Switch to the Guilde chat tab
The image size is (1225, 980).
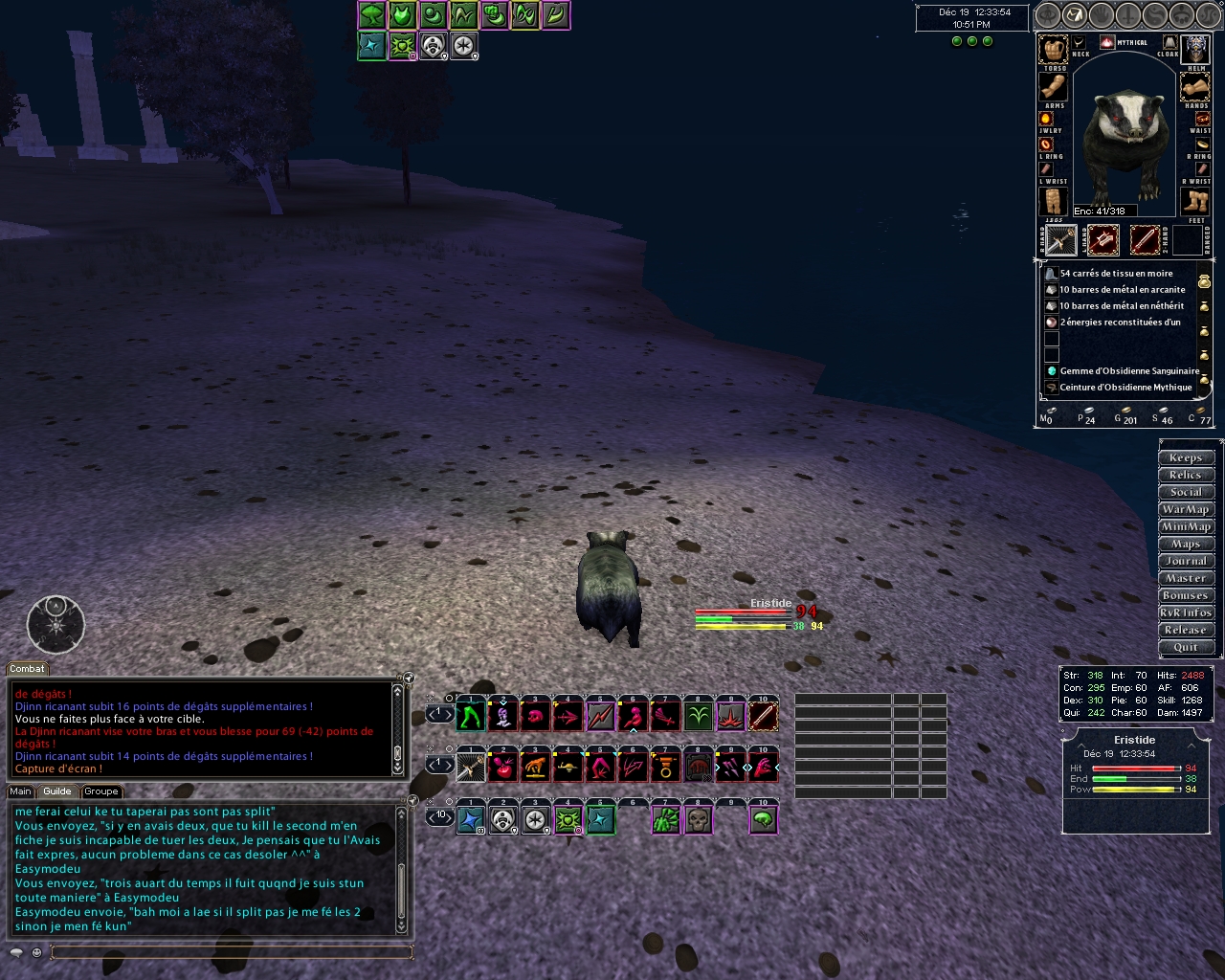pos(57,791)
